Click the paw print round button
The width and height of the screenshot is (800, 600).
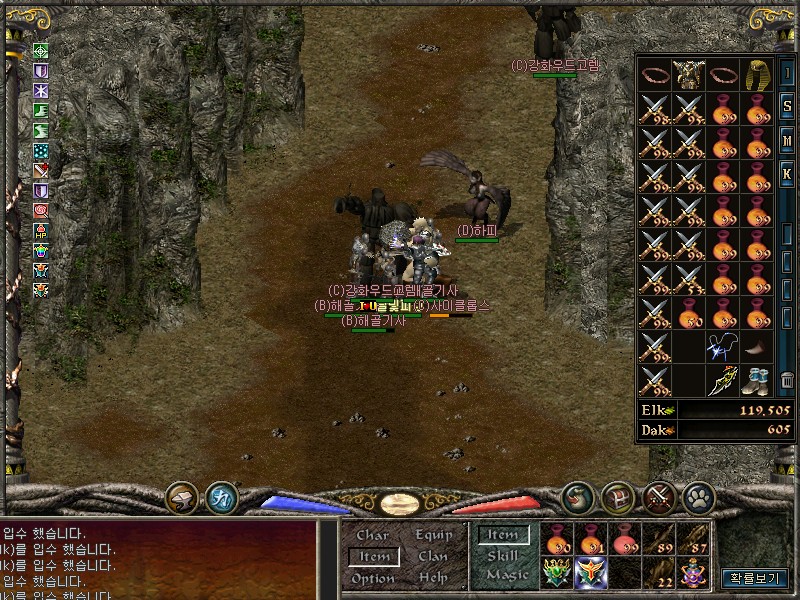click(x=697, y=496)
